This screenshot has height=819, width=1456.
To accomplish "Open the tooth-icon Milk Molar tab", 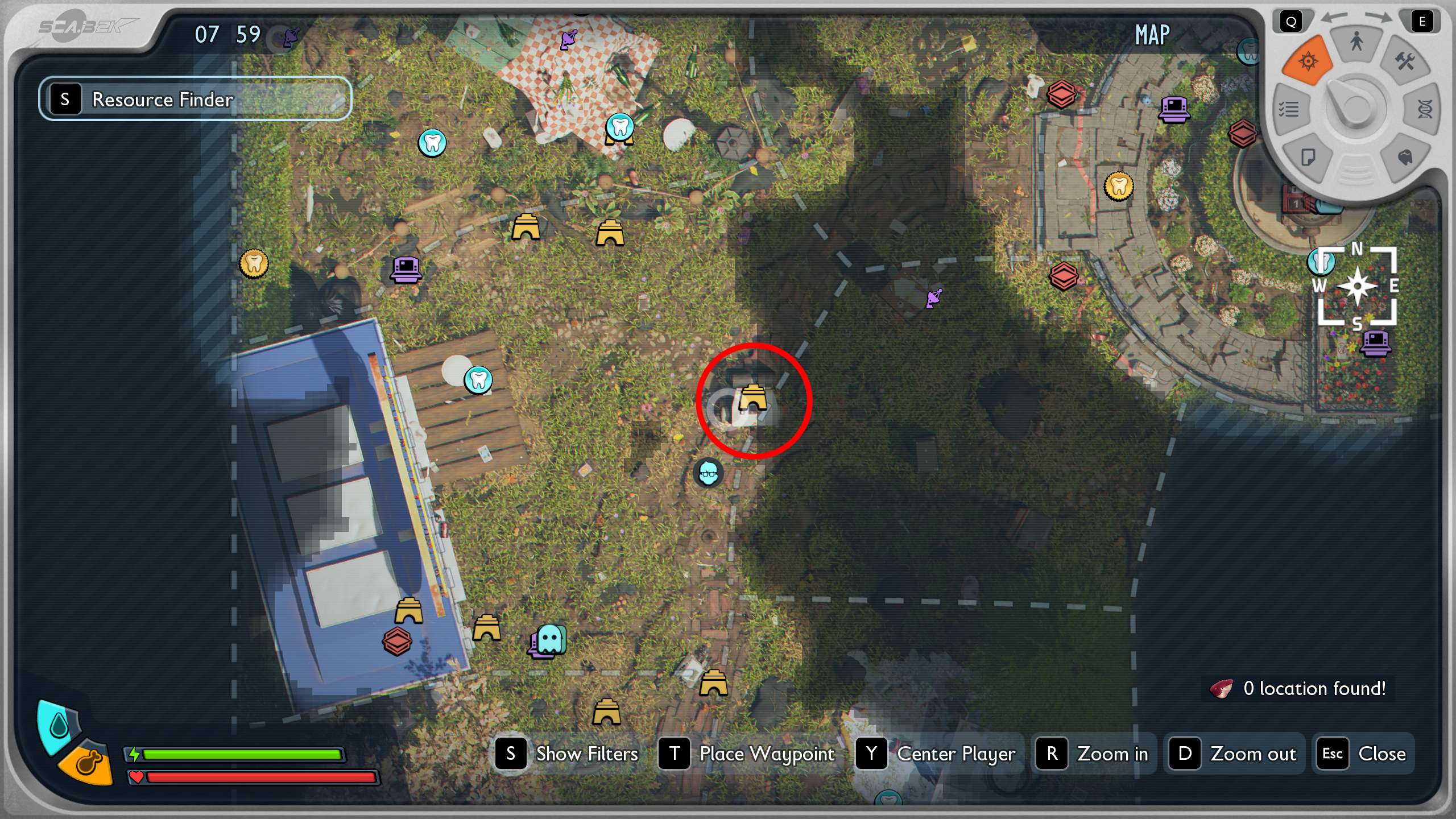I will tap(1405, 158).
